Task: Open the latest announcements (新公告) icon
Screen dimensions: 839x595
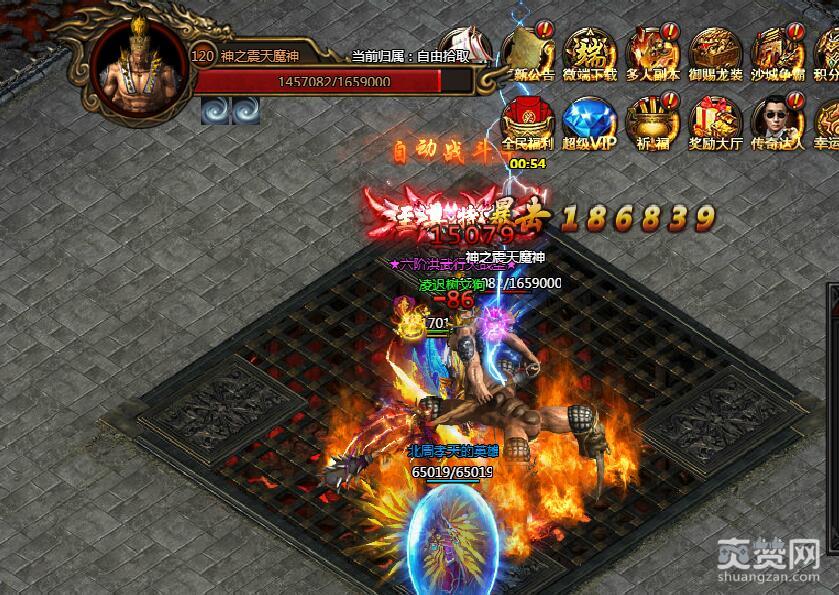Action: coord(528,50)
